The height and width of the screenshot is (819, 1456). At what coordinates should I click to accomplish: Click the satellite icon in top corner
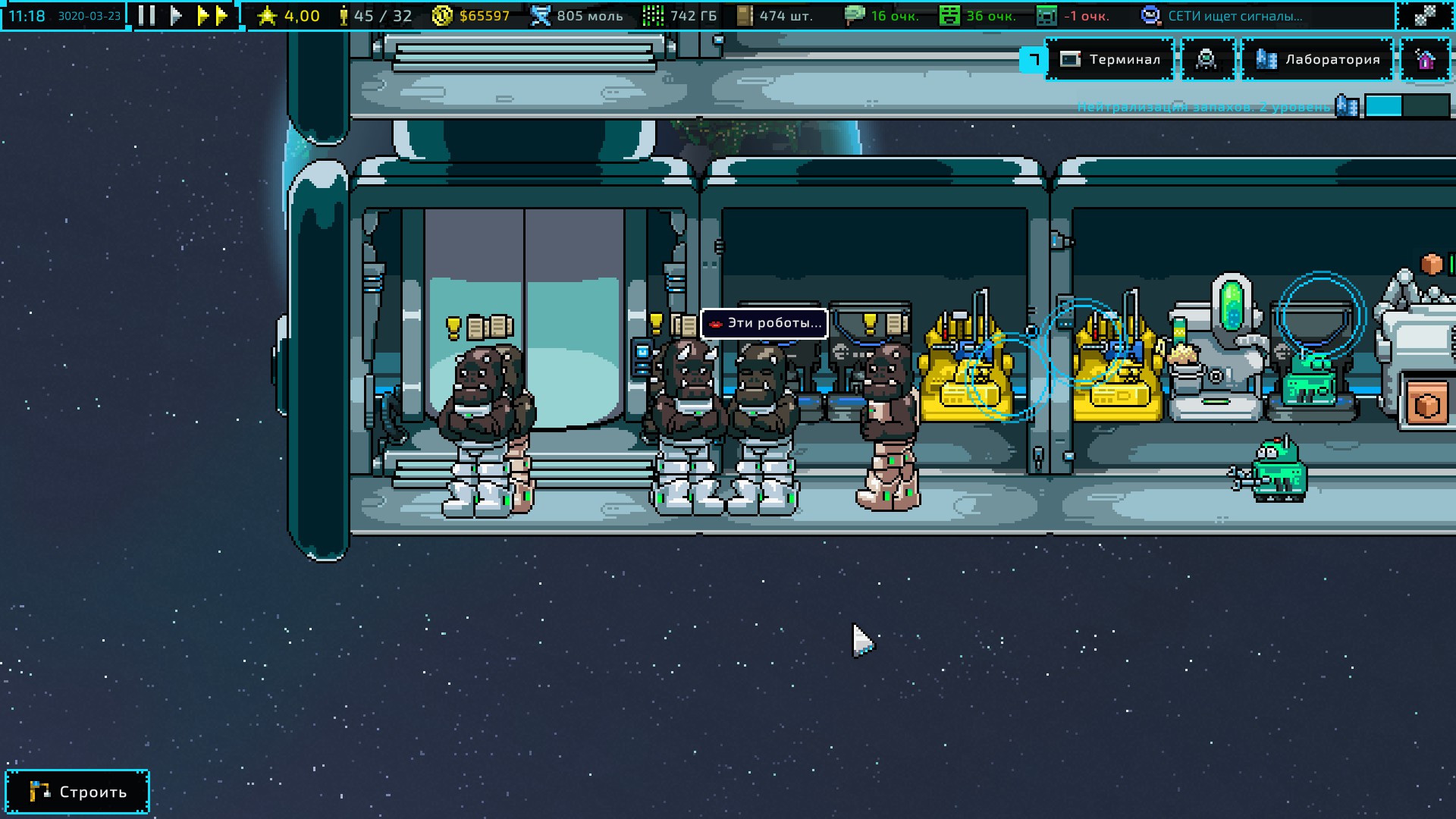click(1425, 15)
